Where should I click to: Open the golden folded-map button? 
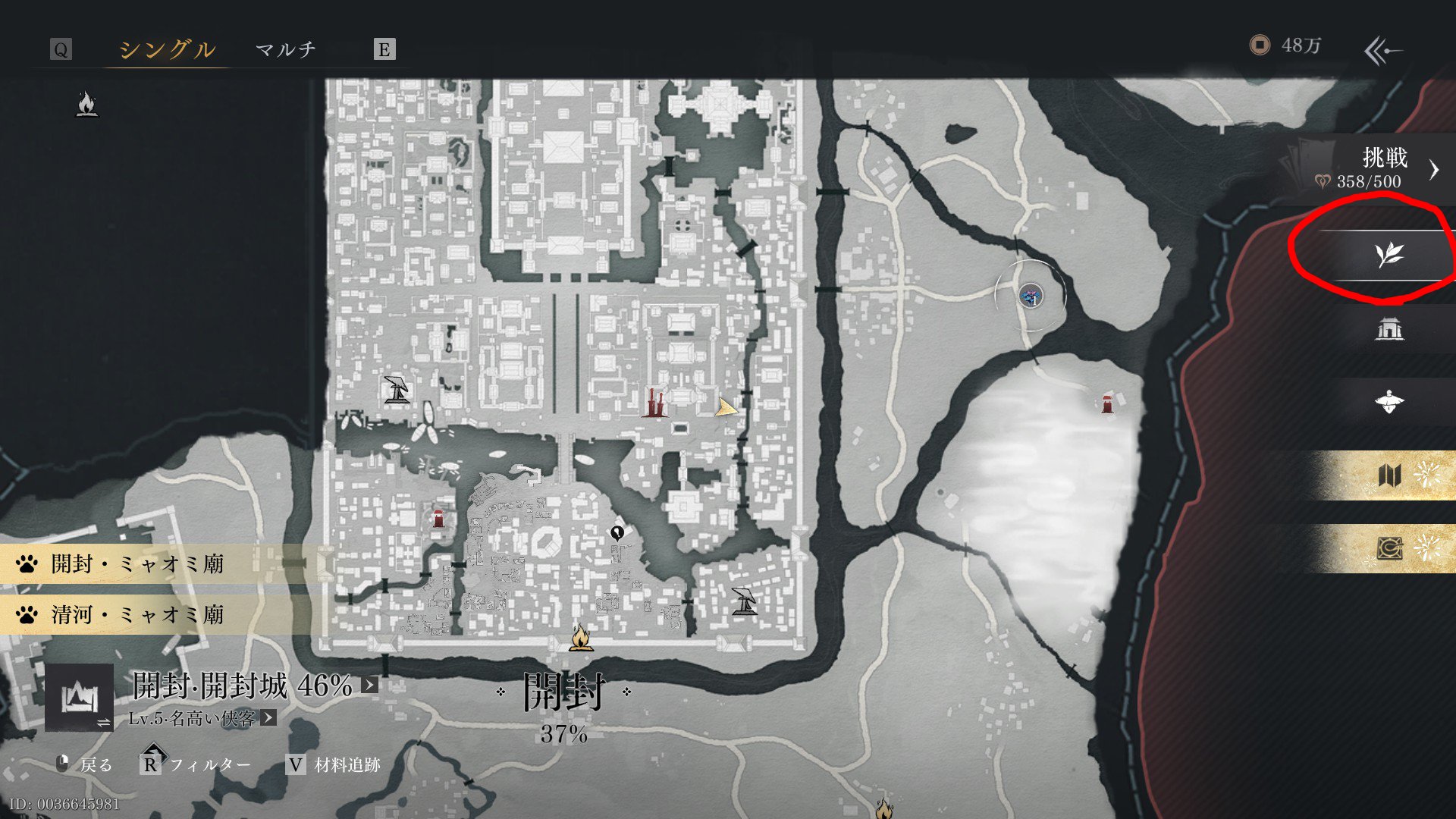click(1389, 475)
